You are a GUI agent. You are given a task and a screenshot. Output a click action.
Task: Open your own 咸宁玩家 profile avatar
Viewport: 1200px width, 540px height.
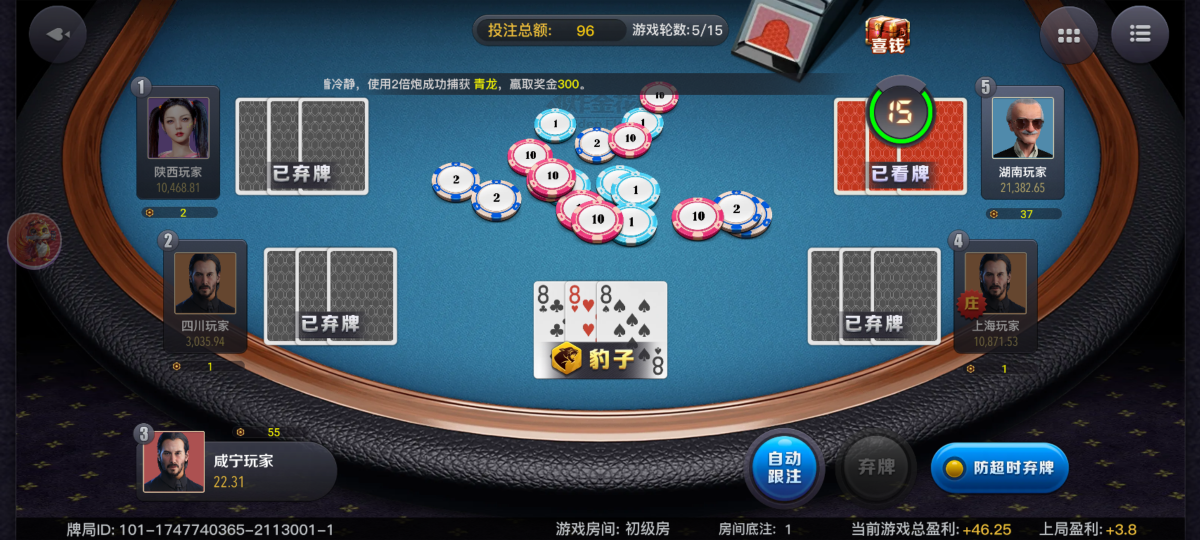[x=174, y=461]
